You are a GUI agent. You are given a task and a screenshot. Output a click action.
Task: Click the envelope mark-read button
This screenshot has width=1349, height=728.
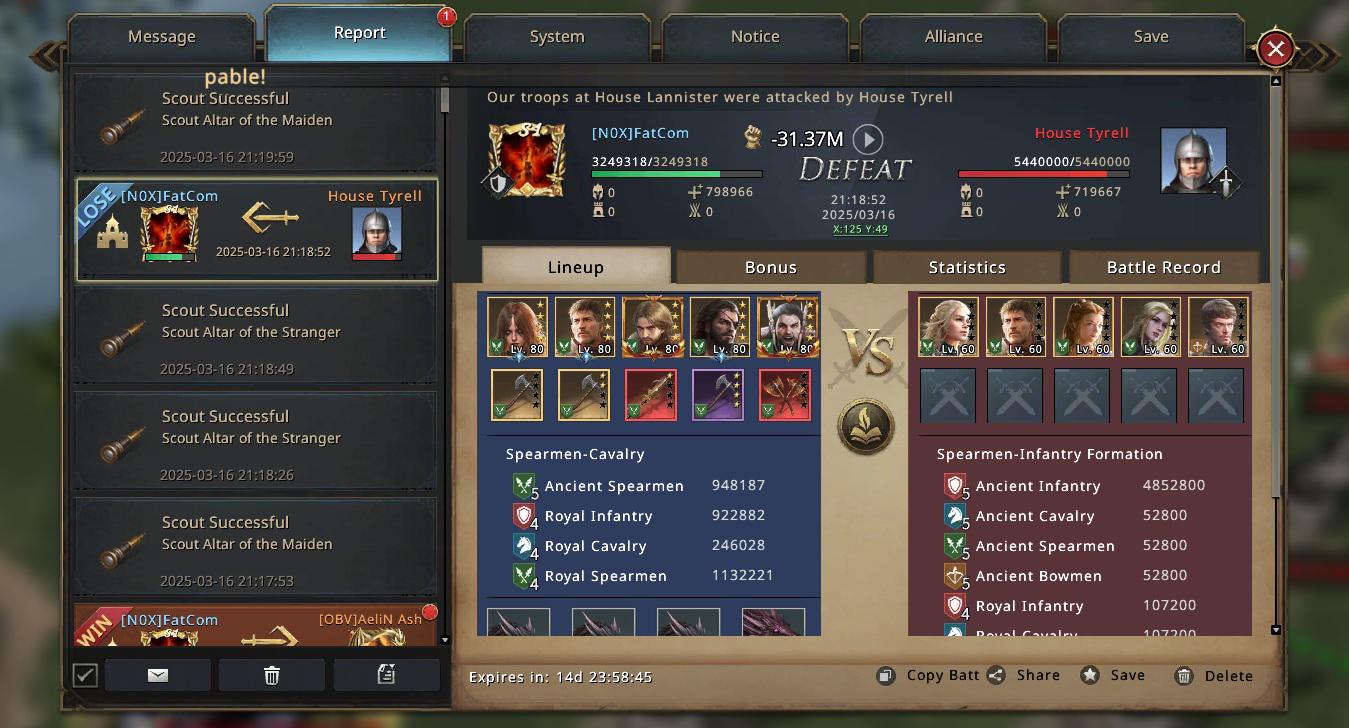tap(158, 675)
